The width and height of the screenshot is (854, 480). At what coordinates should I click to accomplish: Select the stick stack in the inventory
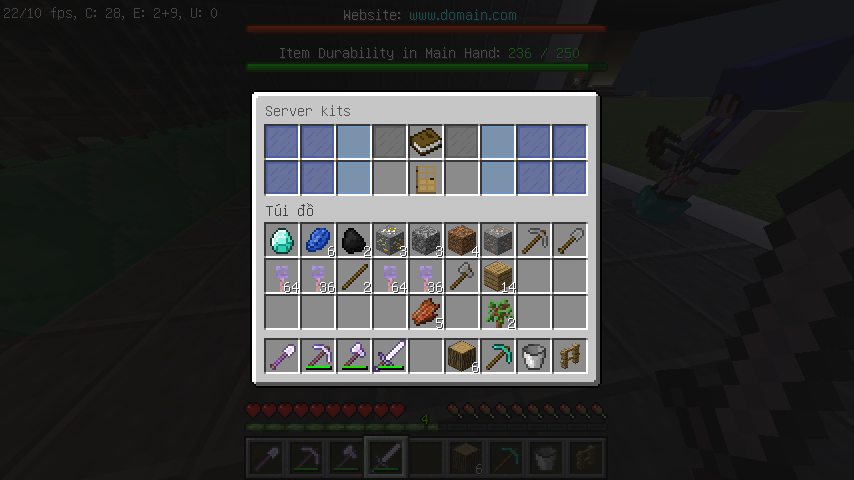354,276
